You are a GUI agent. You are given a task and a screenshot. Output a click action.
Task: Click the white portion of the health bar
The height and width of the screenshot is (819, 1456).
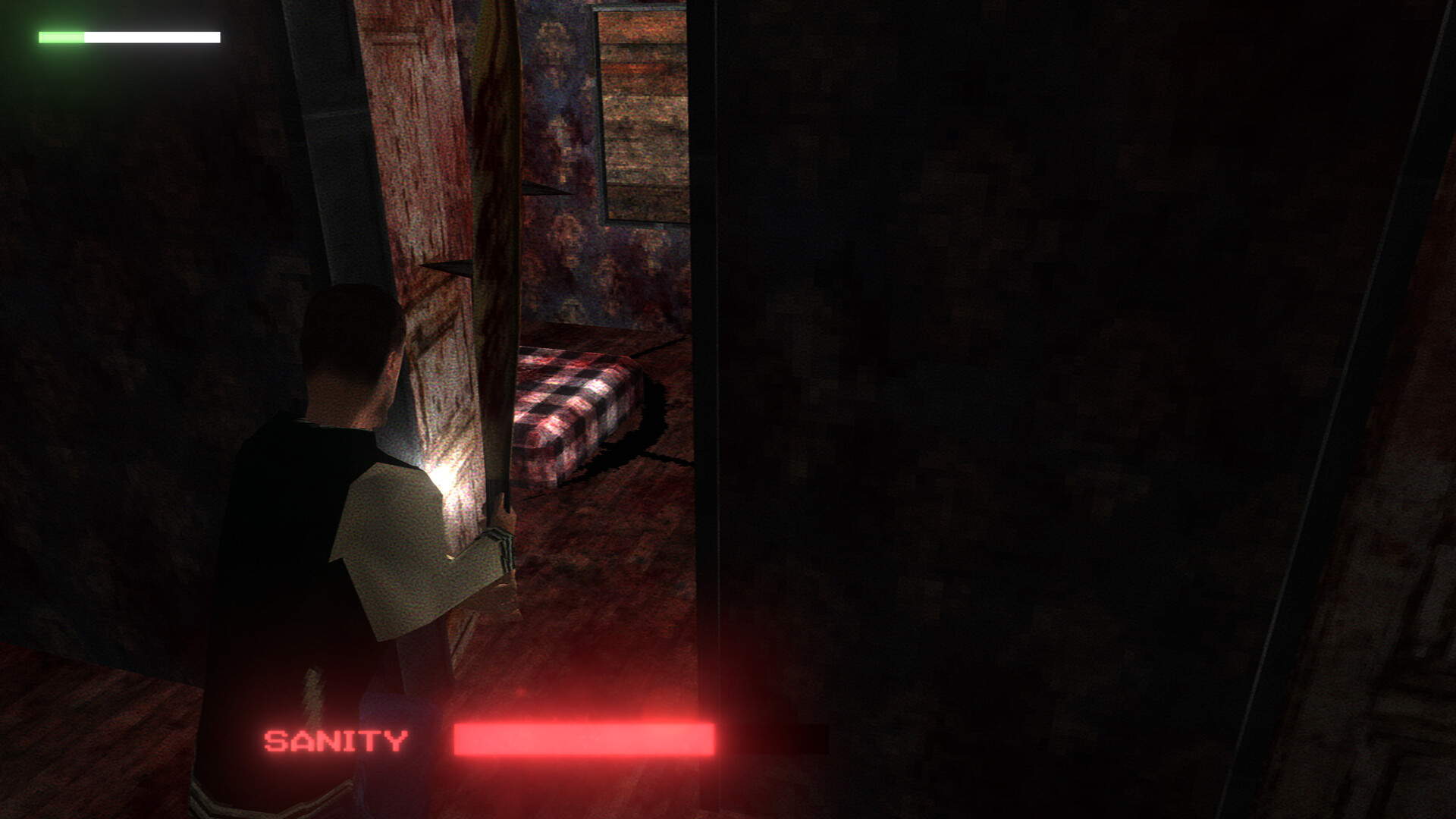point(152,35)
